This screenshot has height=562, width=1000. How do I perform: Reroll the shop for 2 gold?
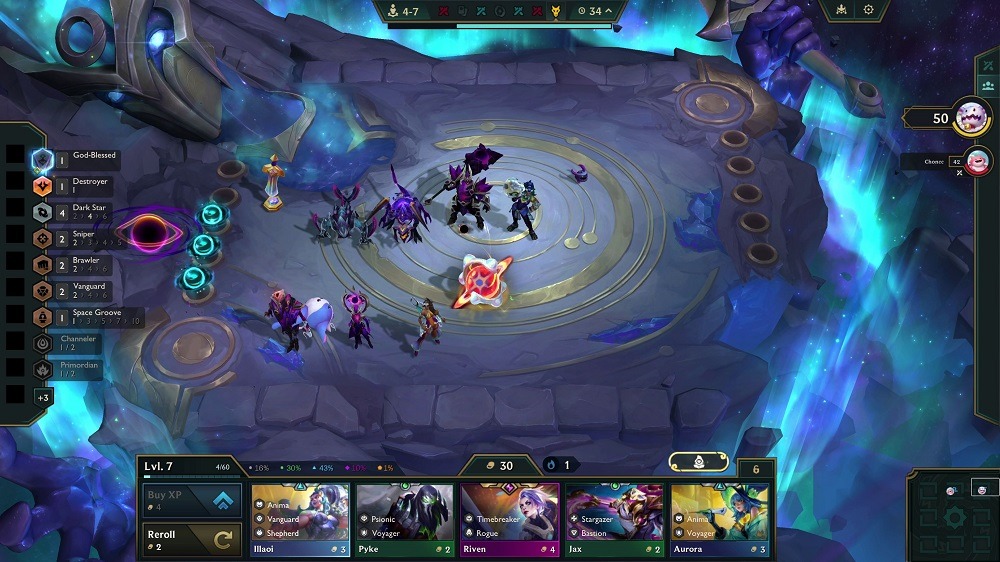point(191,540)
